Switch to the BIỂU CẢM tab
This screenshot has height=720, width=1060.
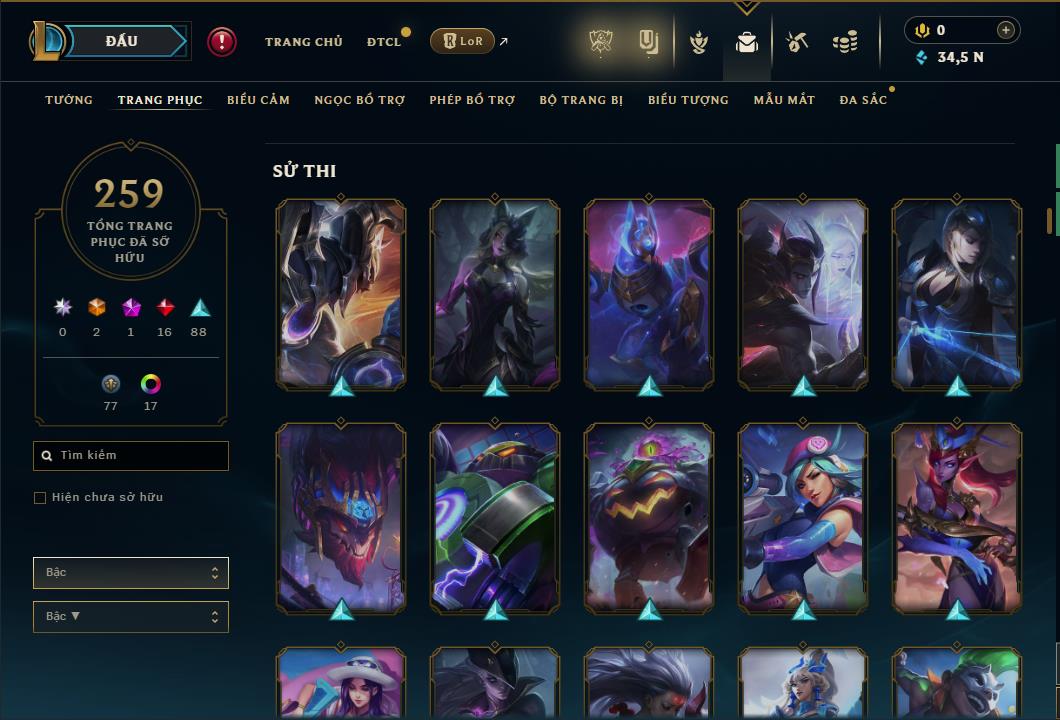(x=258, y=100)
